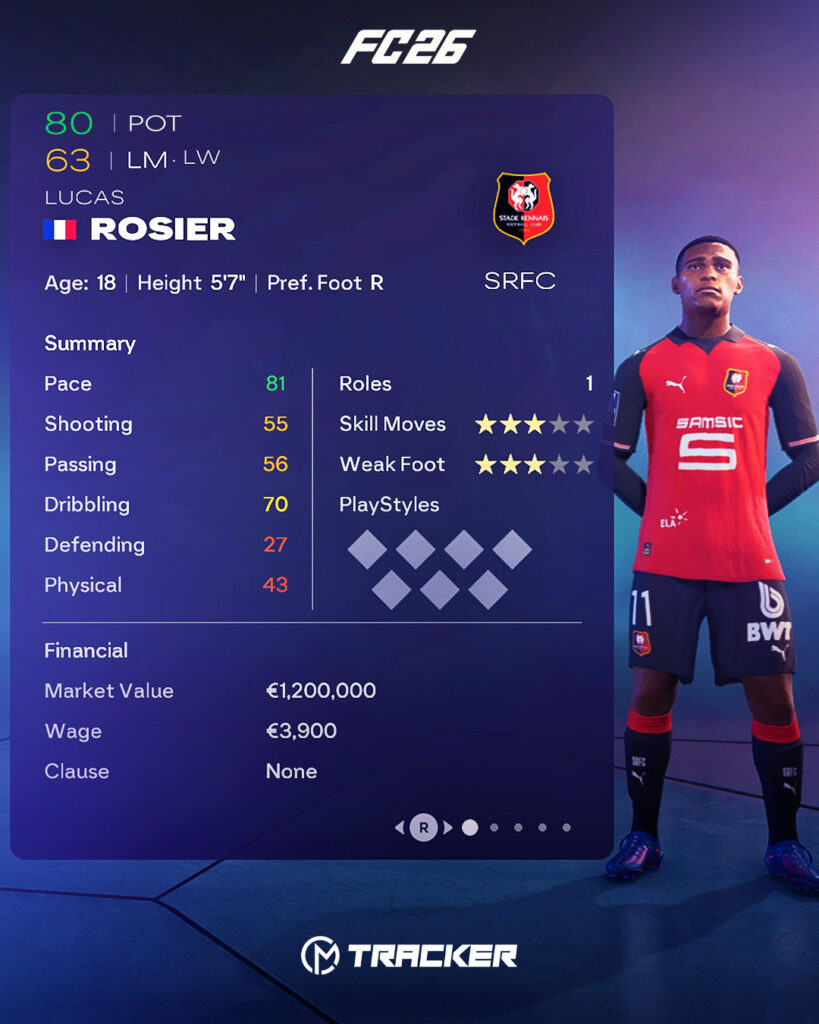Select the highlighted first page dot
This screenshot has width=819, height=1024.
(x=470, y=827)
